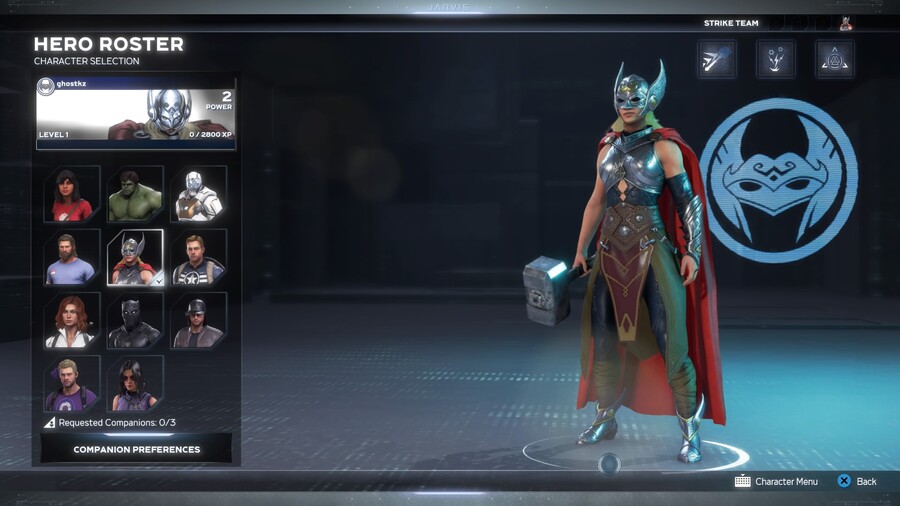The height and width of the screenshot is (506, 900).
Task: Click the ghostkz player banner card
Action: tap(136, 114)
